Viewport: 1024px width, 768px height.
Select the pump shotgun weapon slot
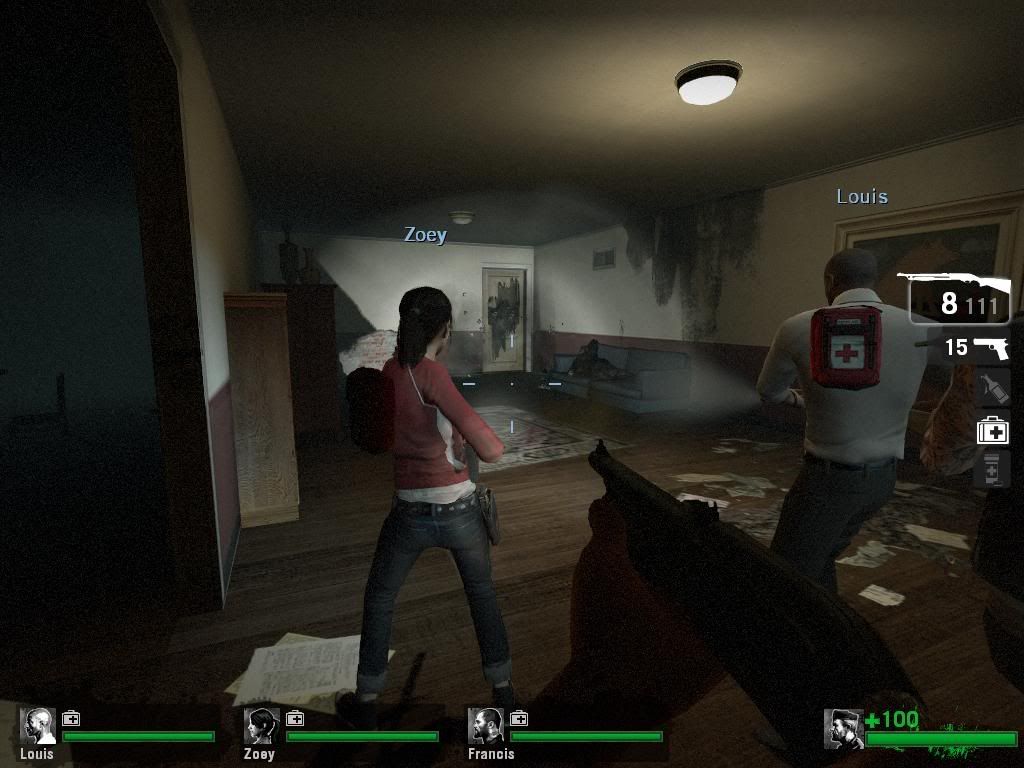tap(959, 298)
